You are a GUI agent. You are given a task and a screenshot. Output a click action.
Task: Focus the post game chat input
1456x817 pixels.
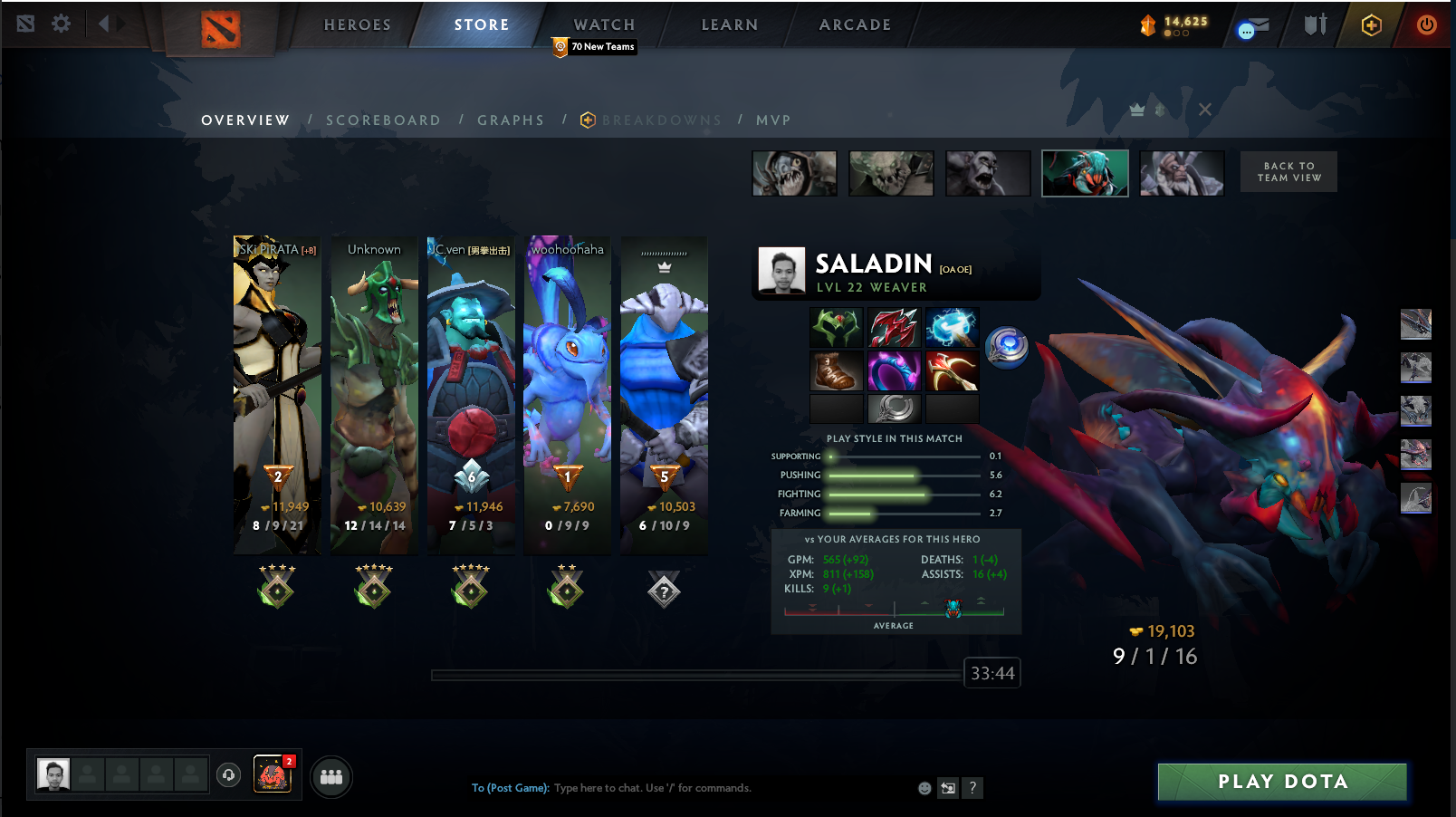pyautogui.click(x=724, y=788)
